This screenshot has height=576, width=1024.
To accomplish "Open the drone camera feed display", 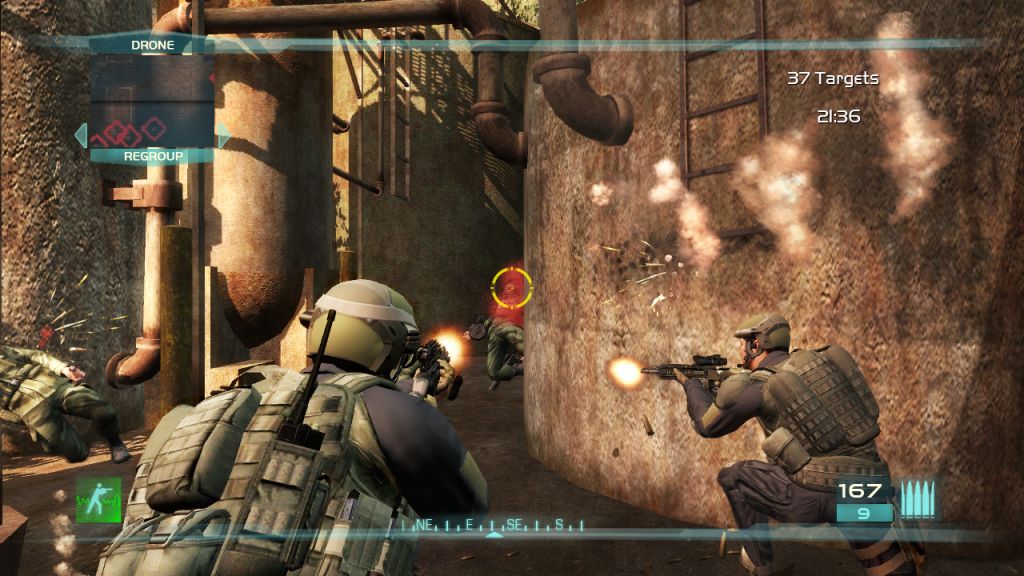I will click(152, 100).
